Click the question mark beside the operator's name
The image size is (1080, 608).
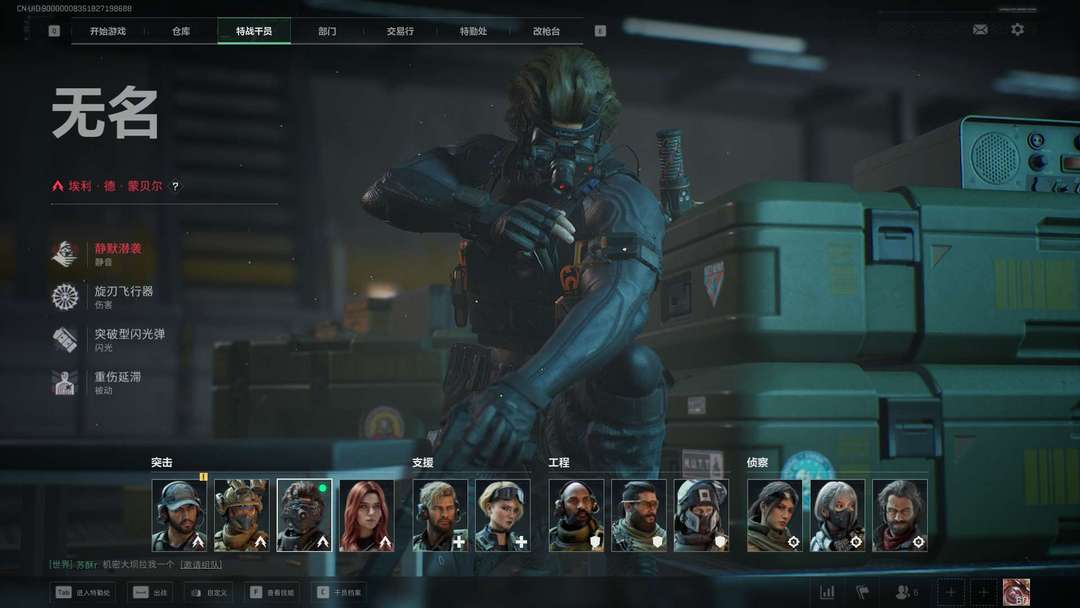click(175, 186)
